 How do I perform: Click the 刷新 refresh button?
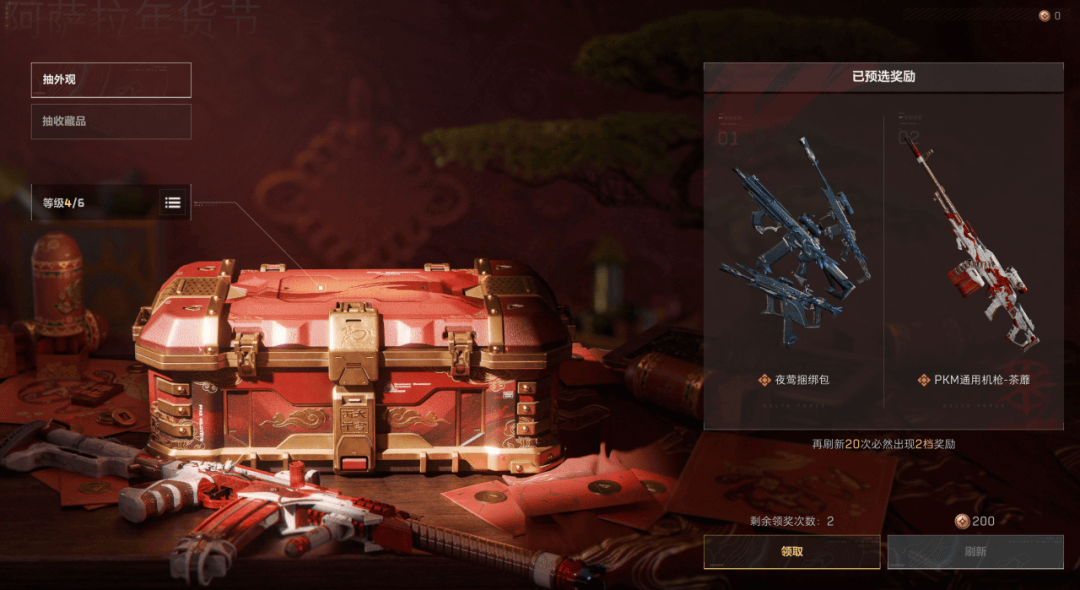tap(975, 552)
